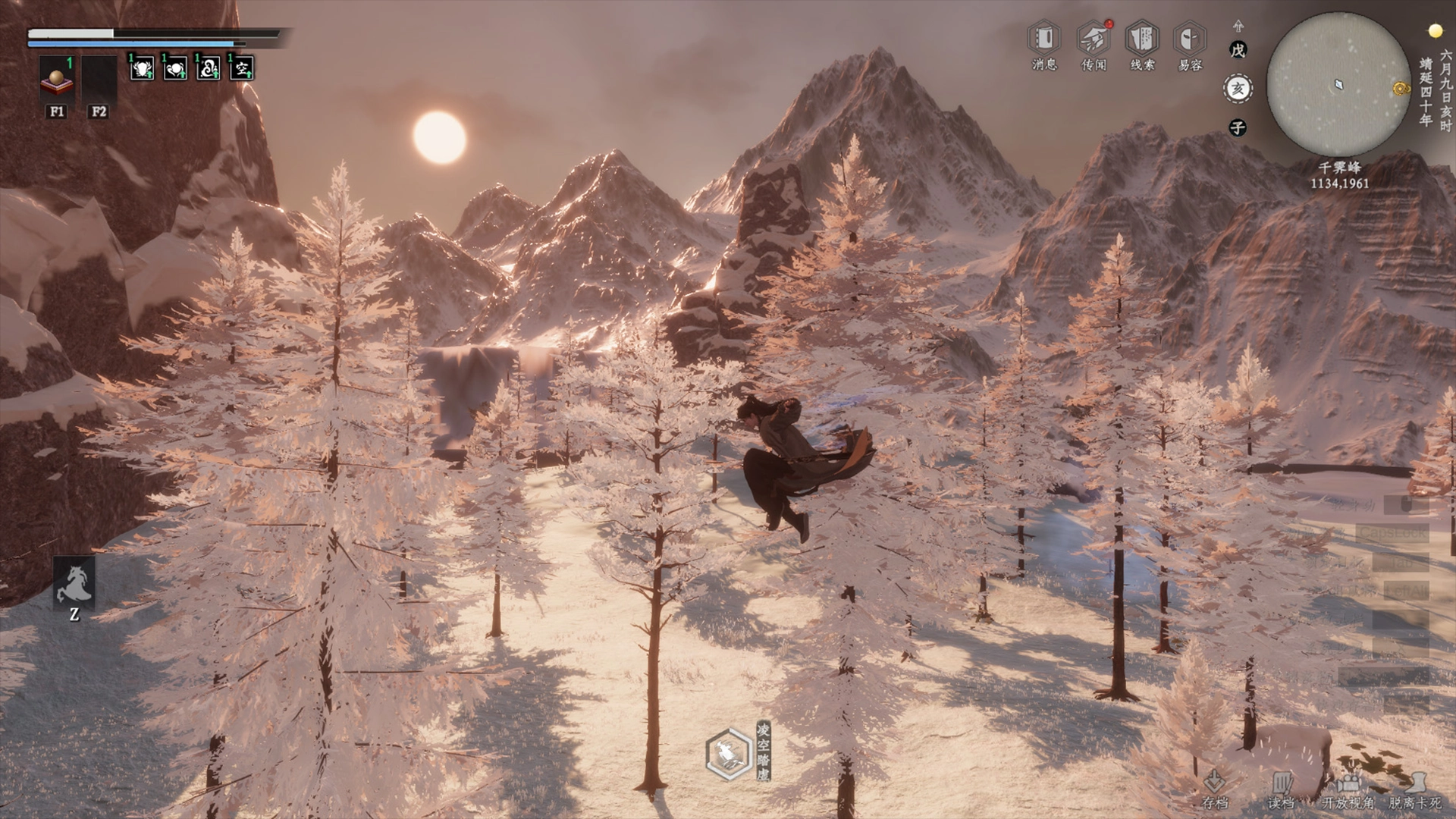Click the 亥 current time-period marker
Image resolution: width=1456 pixels, height=819 pixels.
(1238, 89)
